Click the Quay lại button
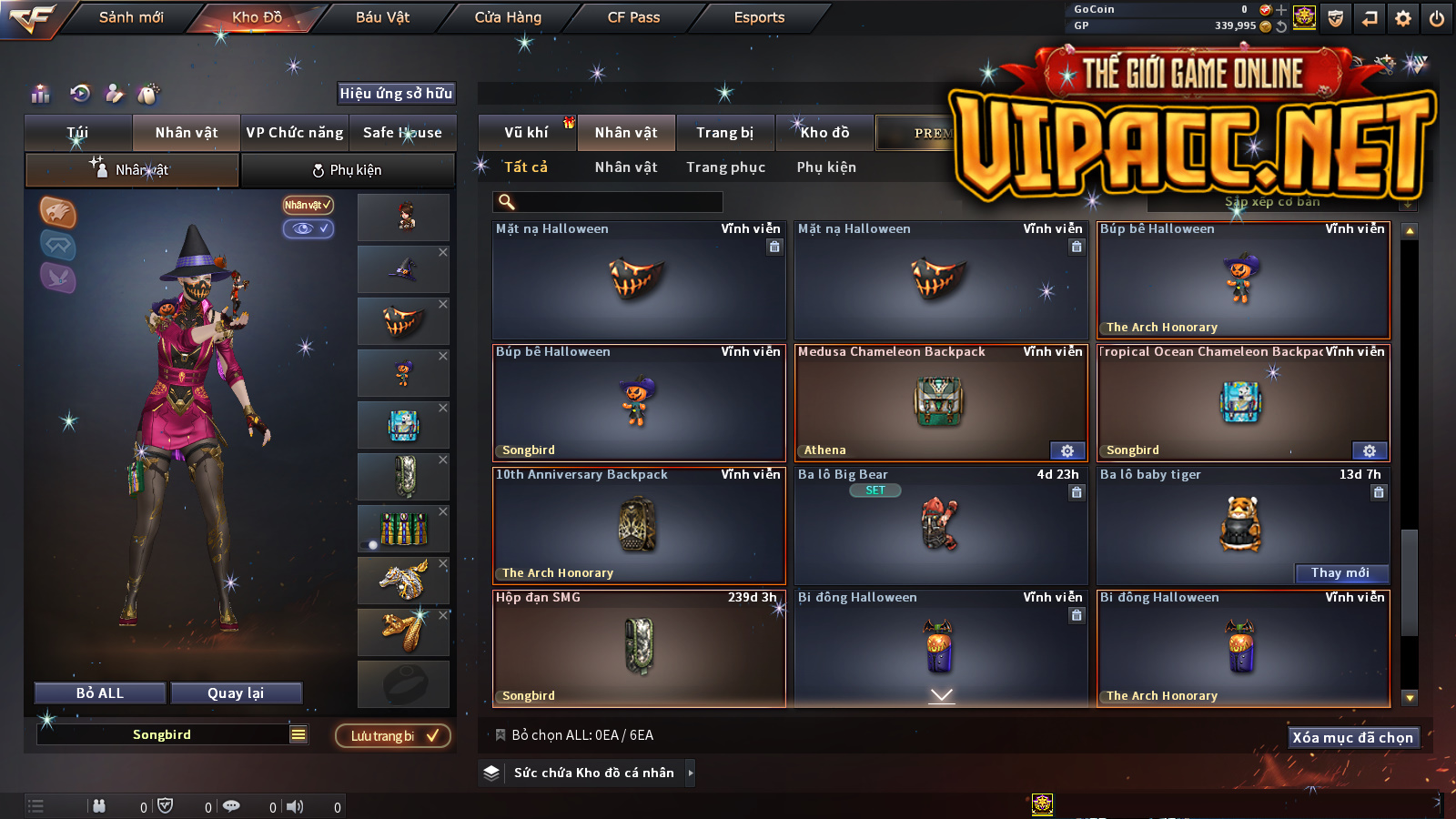Screen dimensions: 1456x819 [236, 693]
